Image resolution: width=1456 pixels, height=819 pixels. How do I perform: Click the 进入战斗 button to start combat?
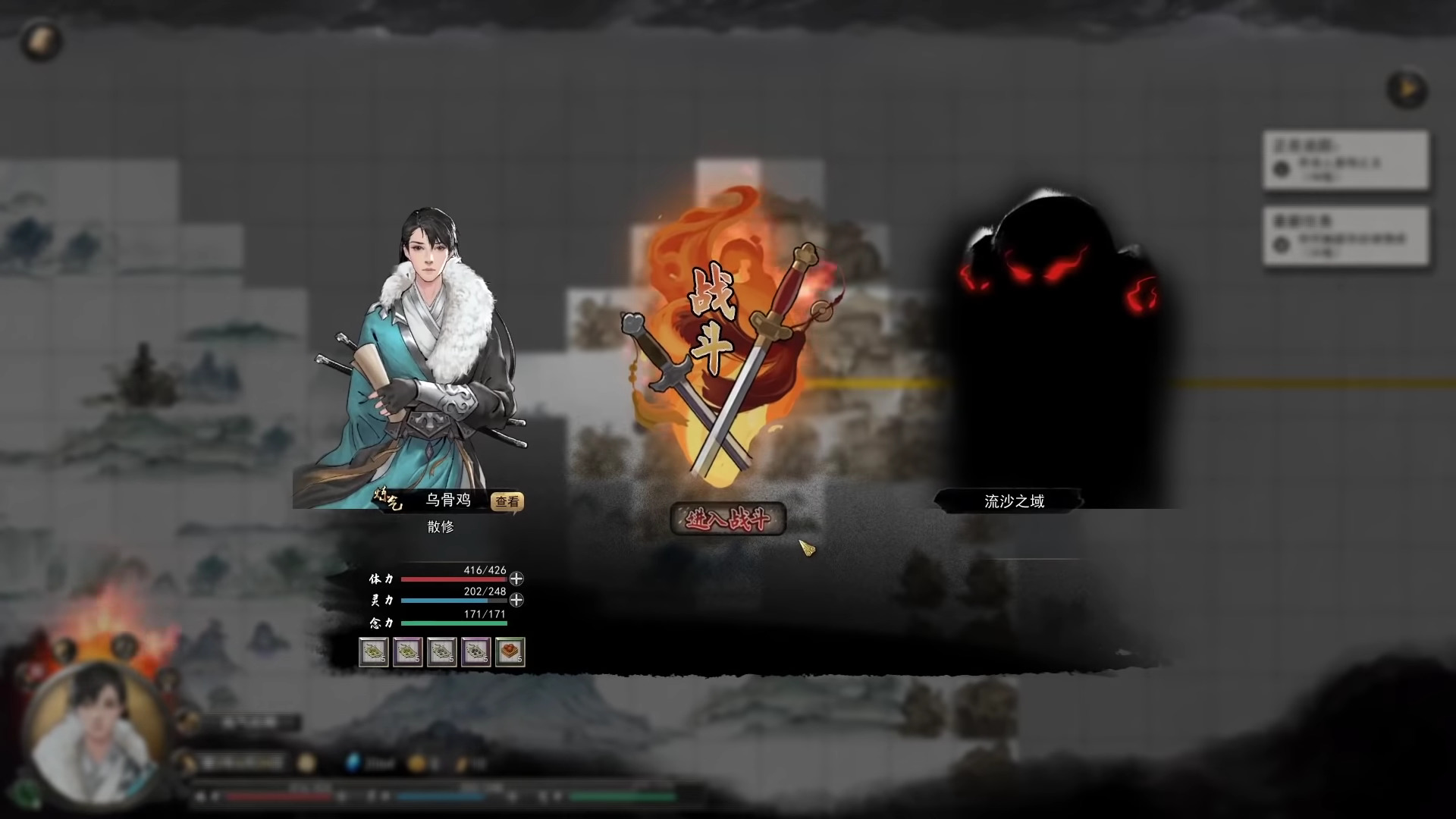point(726,521)
